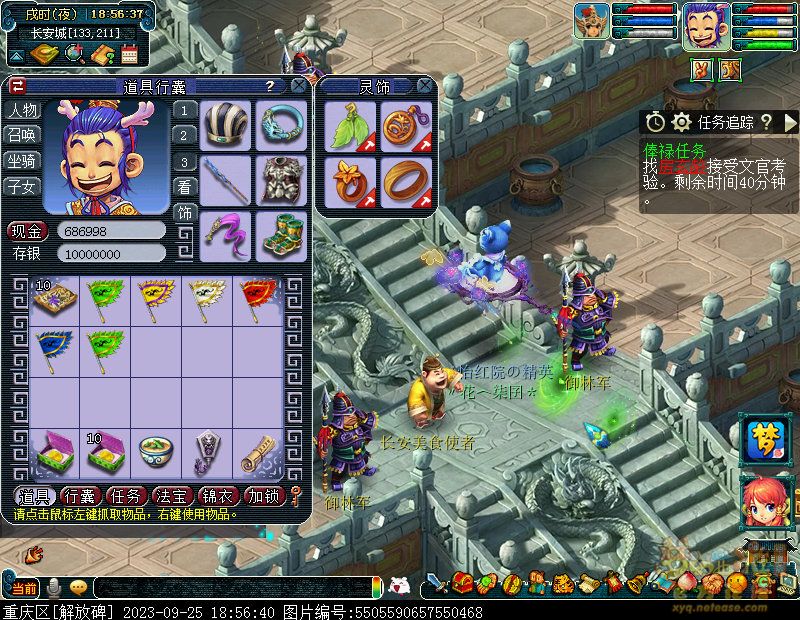Screen dimensions: 800x620
Task: Pick the green boots equipment slot
Action: pos(279,234)
